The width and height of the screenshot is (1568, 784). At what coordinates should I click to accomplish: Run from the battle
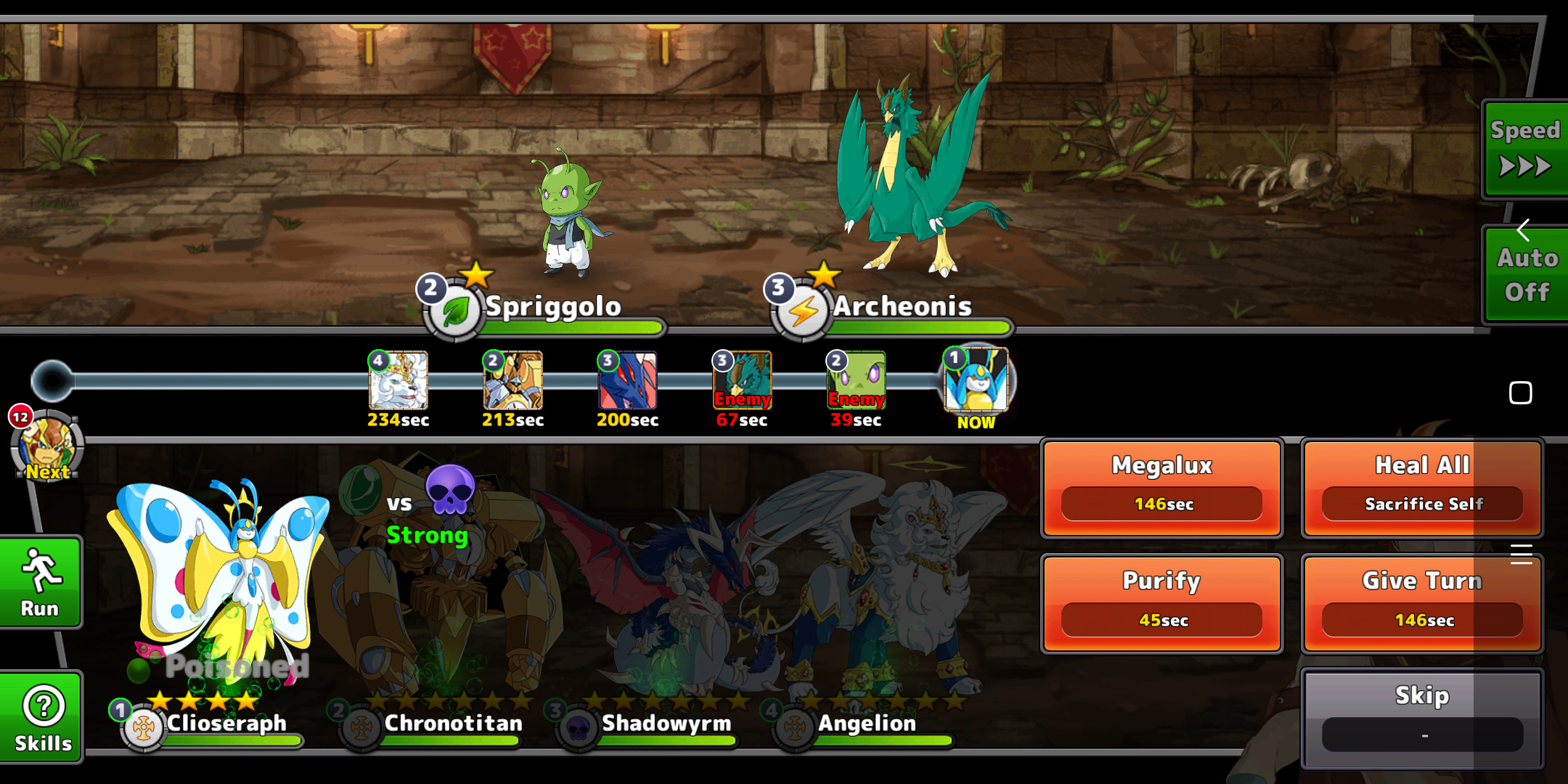[x=41, y=583]
